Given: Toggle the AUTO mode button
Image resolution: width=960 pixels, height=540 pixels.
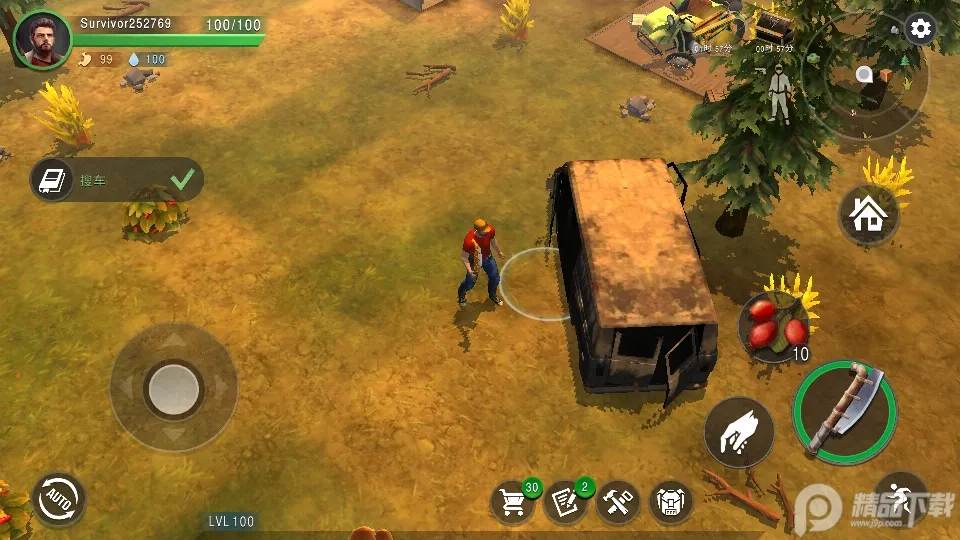Looking at the screenshot, I should tap(59, 499).
